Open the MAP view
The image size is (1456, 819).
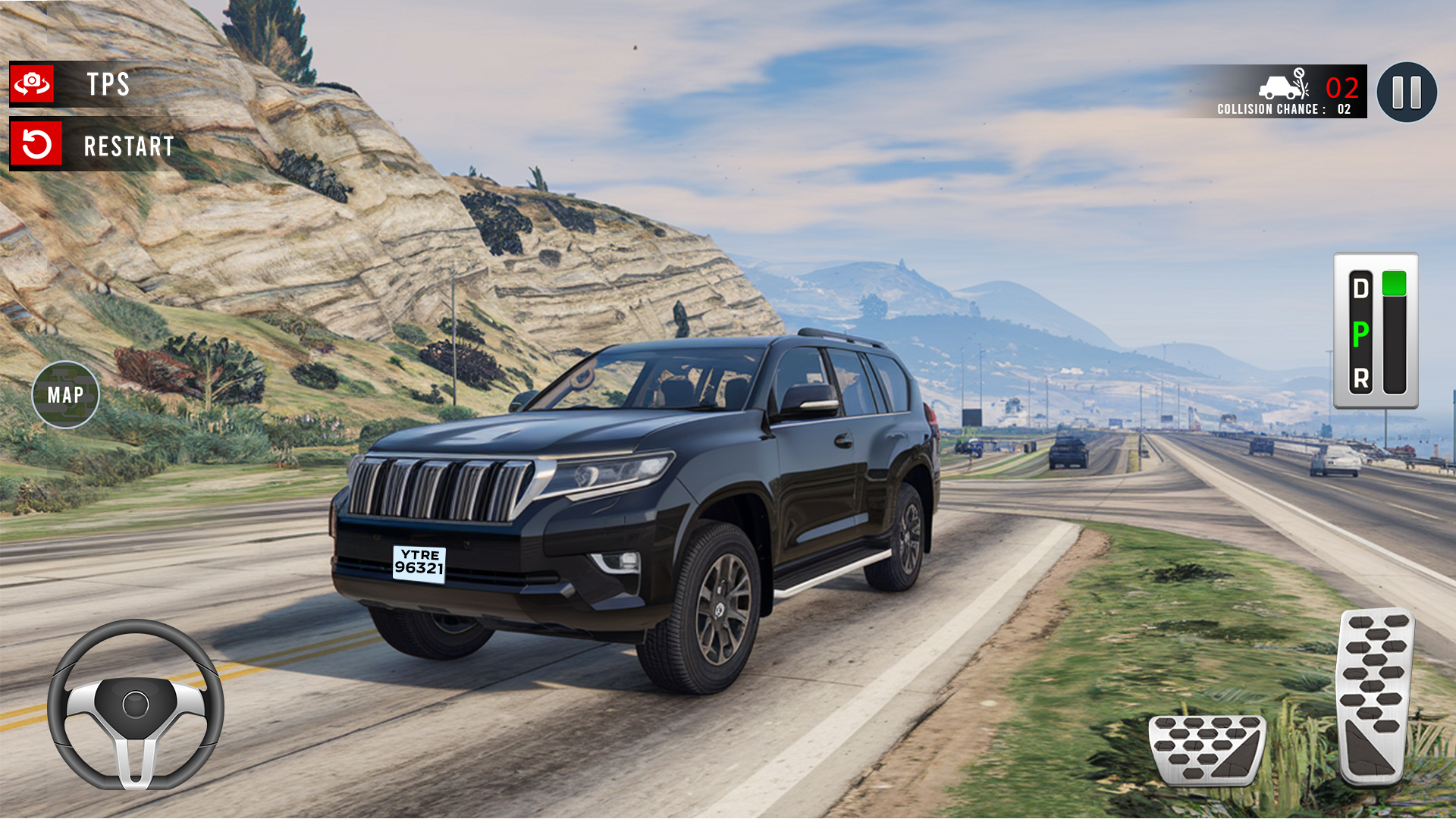point(67,394)
